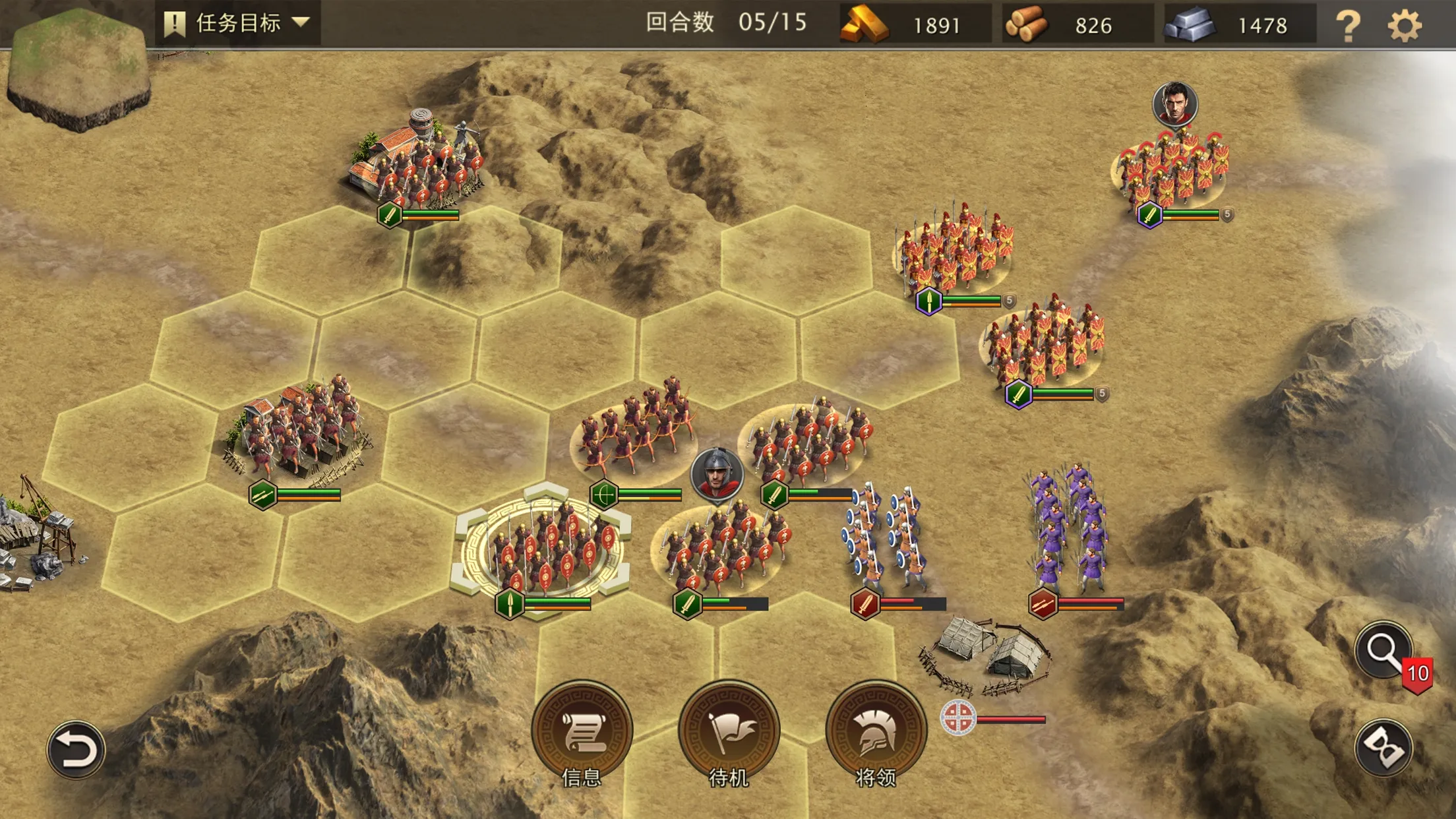Select the blue-shield enemy infantry unit
Image resolution: width=1456 pixels, height=819 pixels.
pos(885,537)
